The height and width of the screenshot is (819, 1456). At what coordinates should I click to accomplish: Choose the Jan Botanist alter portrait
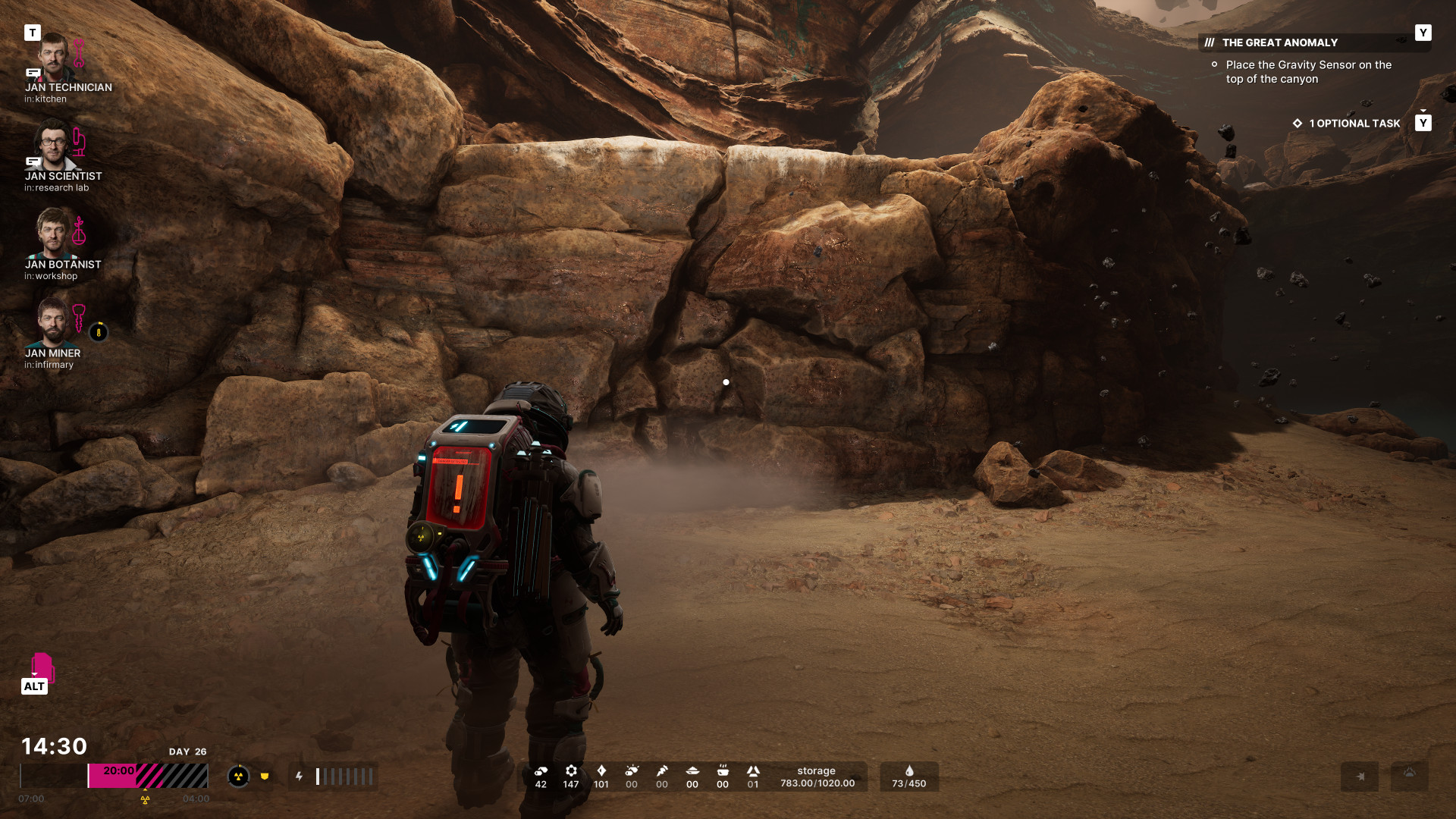pyautogui.click(x=53, y=234)
